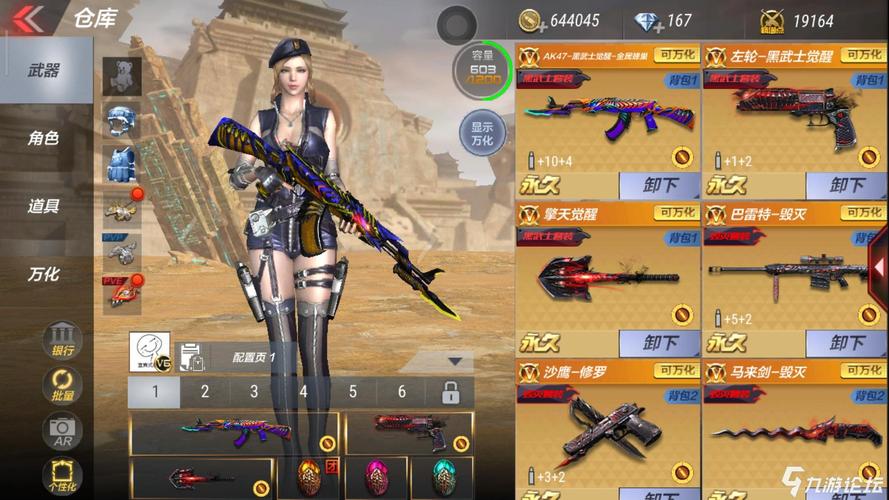
Task: Click the padlock loadout slot
Action: [x=451, y=392]
